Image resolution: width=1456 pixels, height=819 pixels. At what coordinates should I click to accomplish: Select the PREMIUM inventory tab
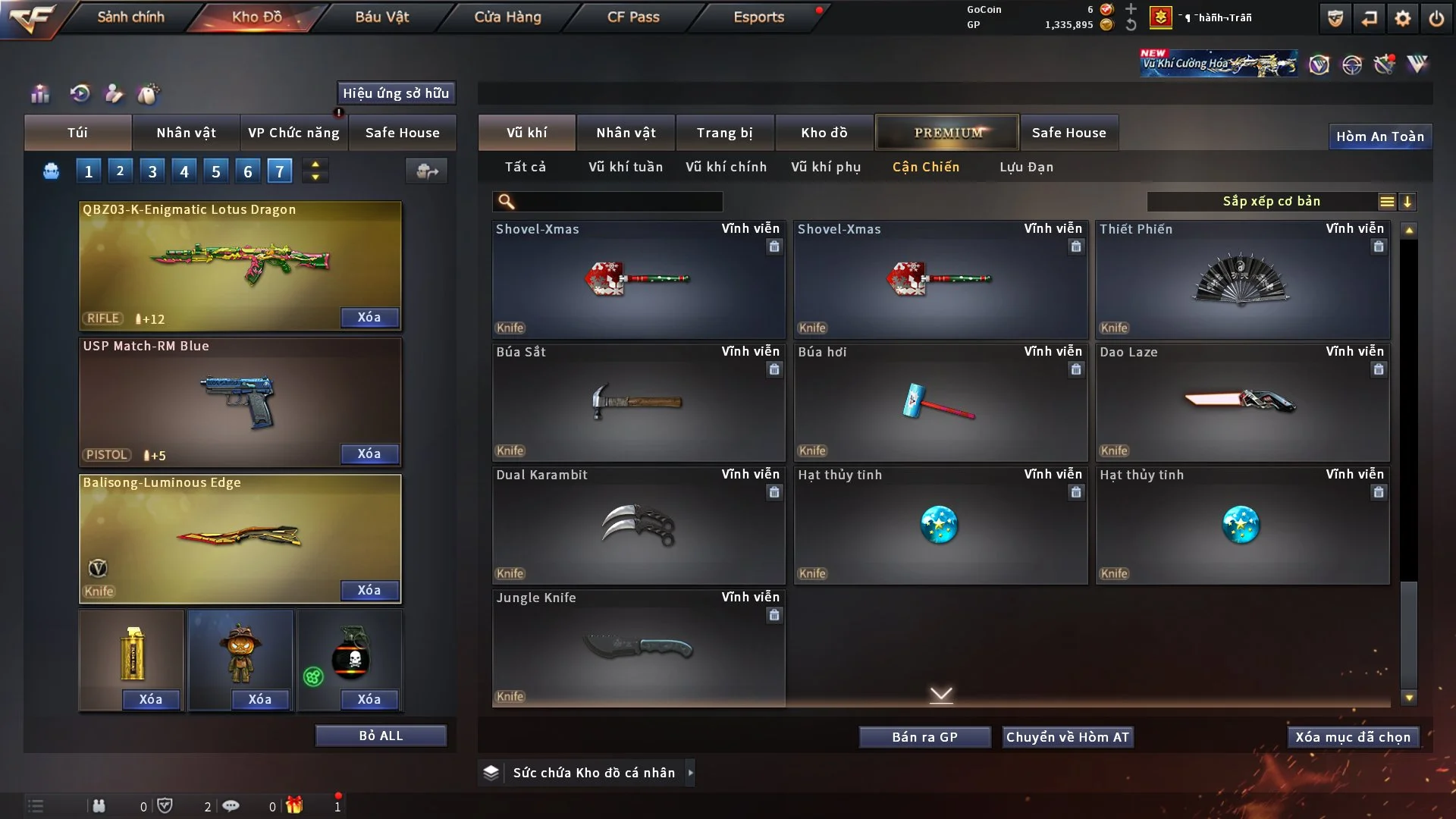947,133
